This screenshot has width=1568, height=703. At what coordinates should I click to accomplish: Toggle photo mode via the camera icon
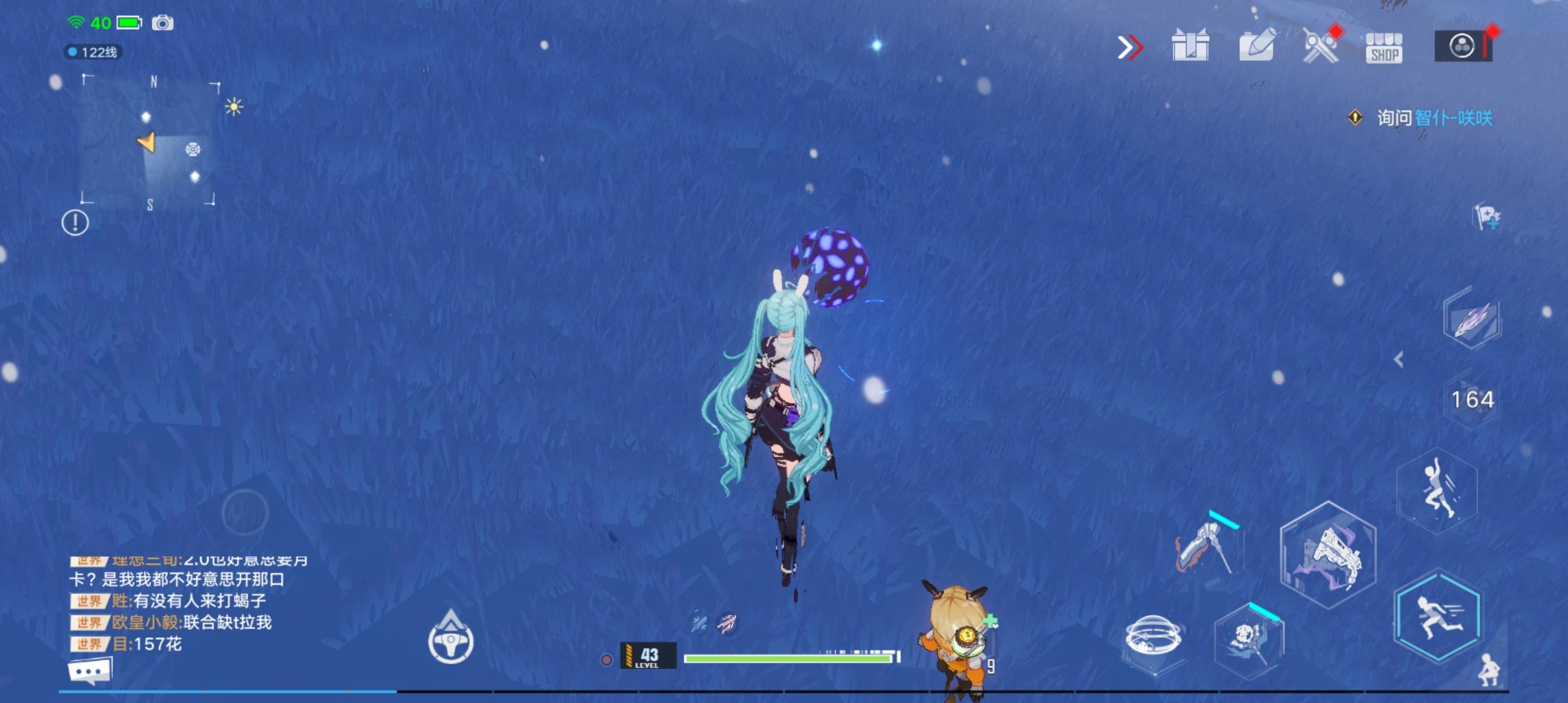(x=164, y=23)
